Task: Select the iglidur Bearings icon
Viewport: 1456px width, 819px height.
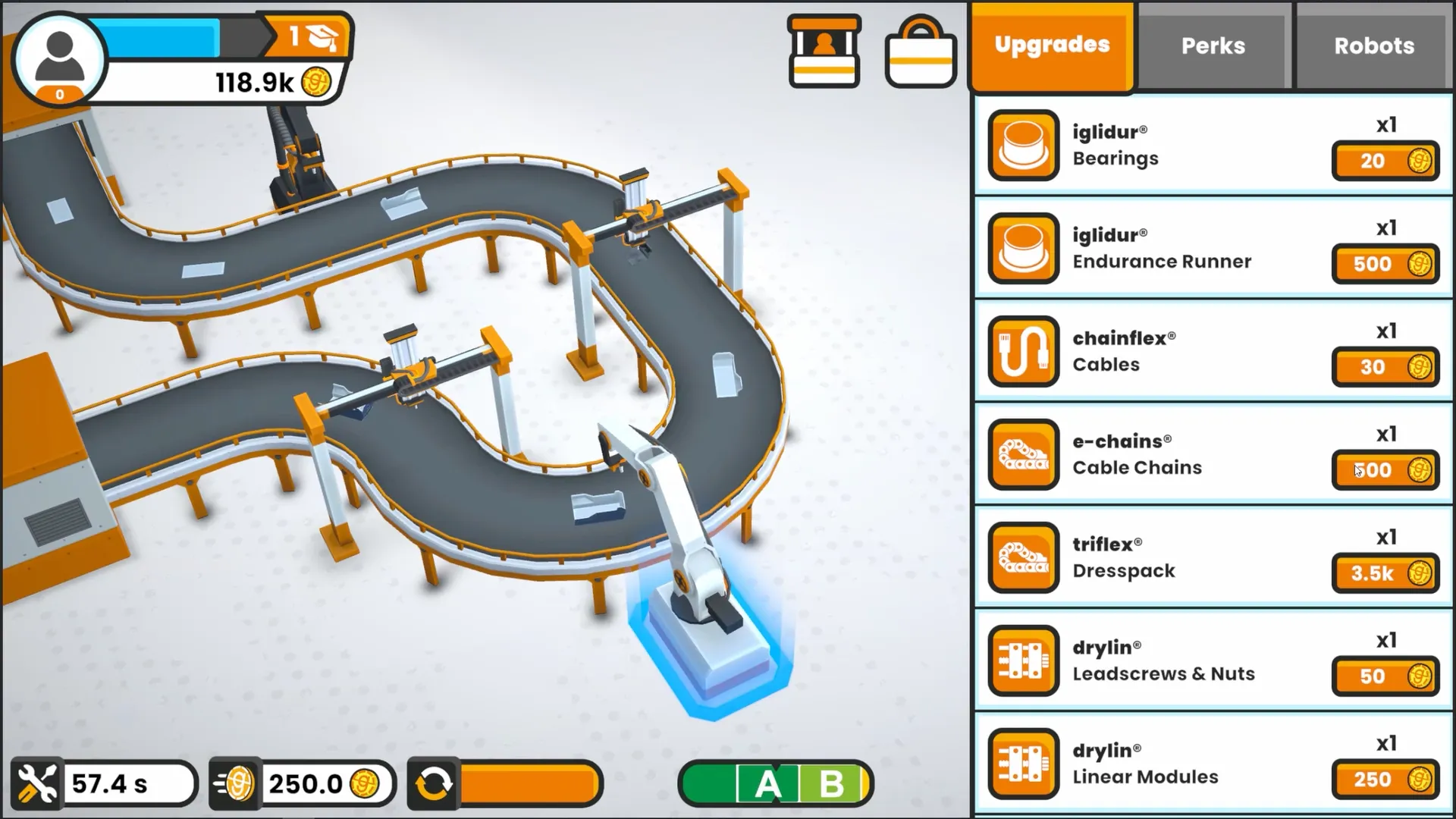Action: click(x=1022, y=145)
